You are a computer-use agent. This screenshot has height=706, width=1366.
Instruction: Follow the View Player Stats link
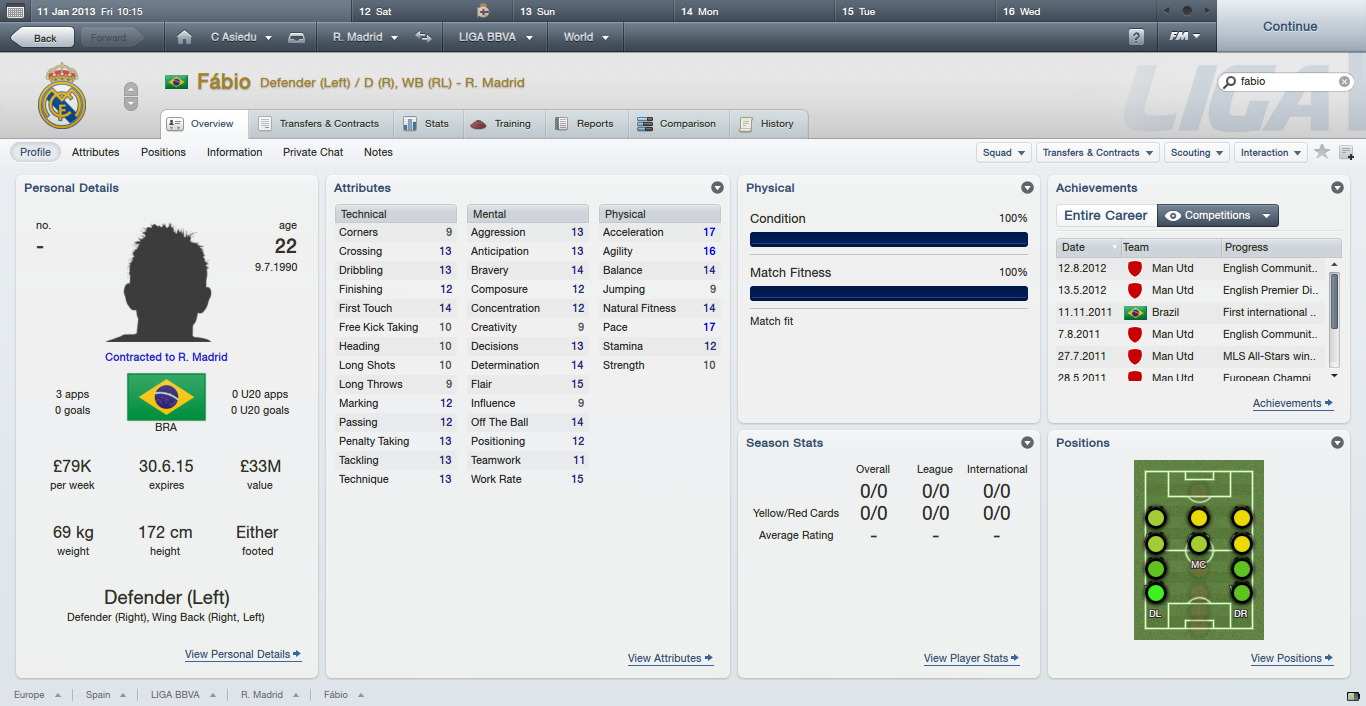click(971, 658)
